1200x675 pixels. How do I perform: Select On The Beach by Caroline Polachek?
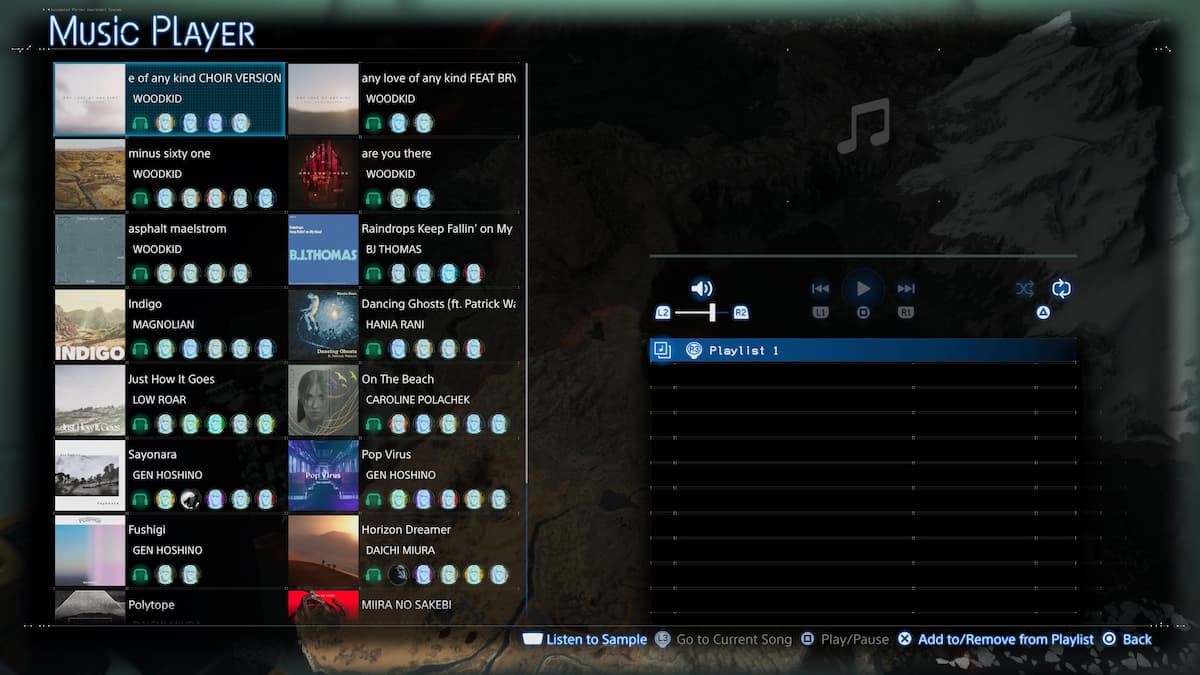point(404,399)
